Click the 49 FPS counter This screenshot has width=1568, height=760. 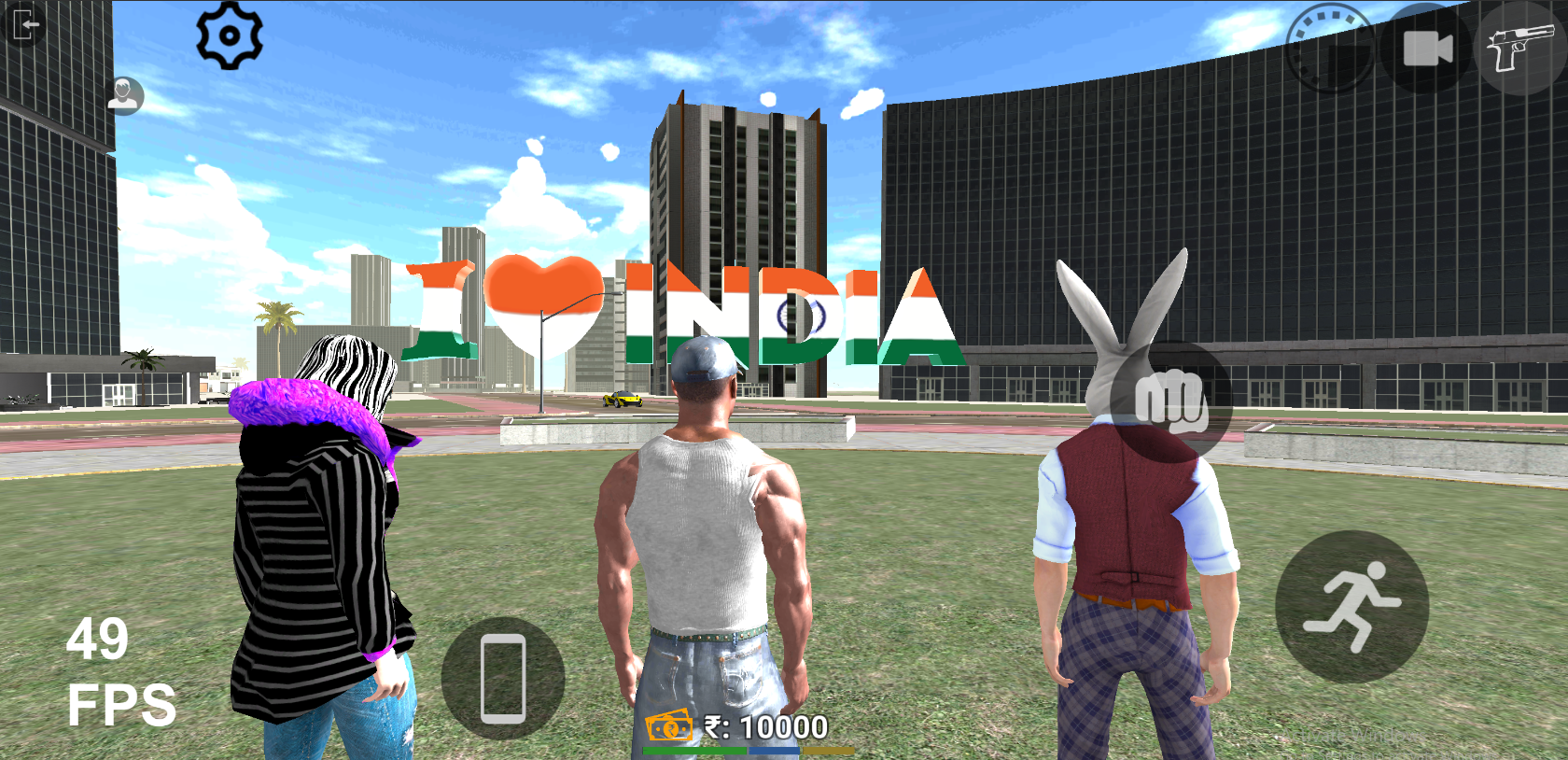click(110, 672)
